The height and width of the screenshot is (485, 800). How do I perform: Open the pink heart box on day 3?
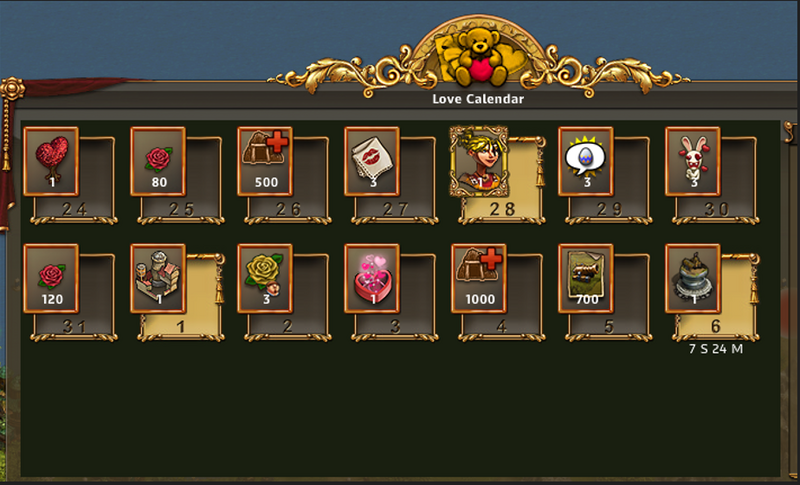point(371,278)
